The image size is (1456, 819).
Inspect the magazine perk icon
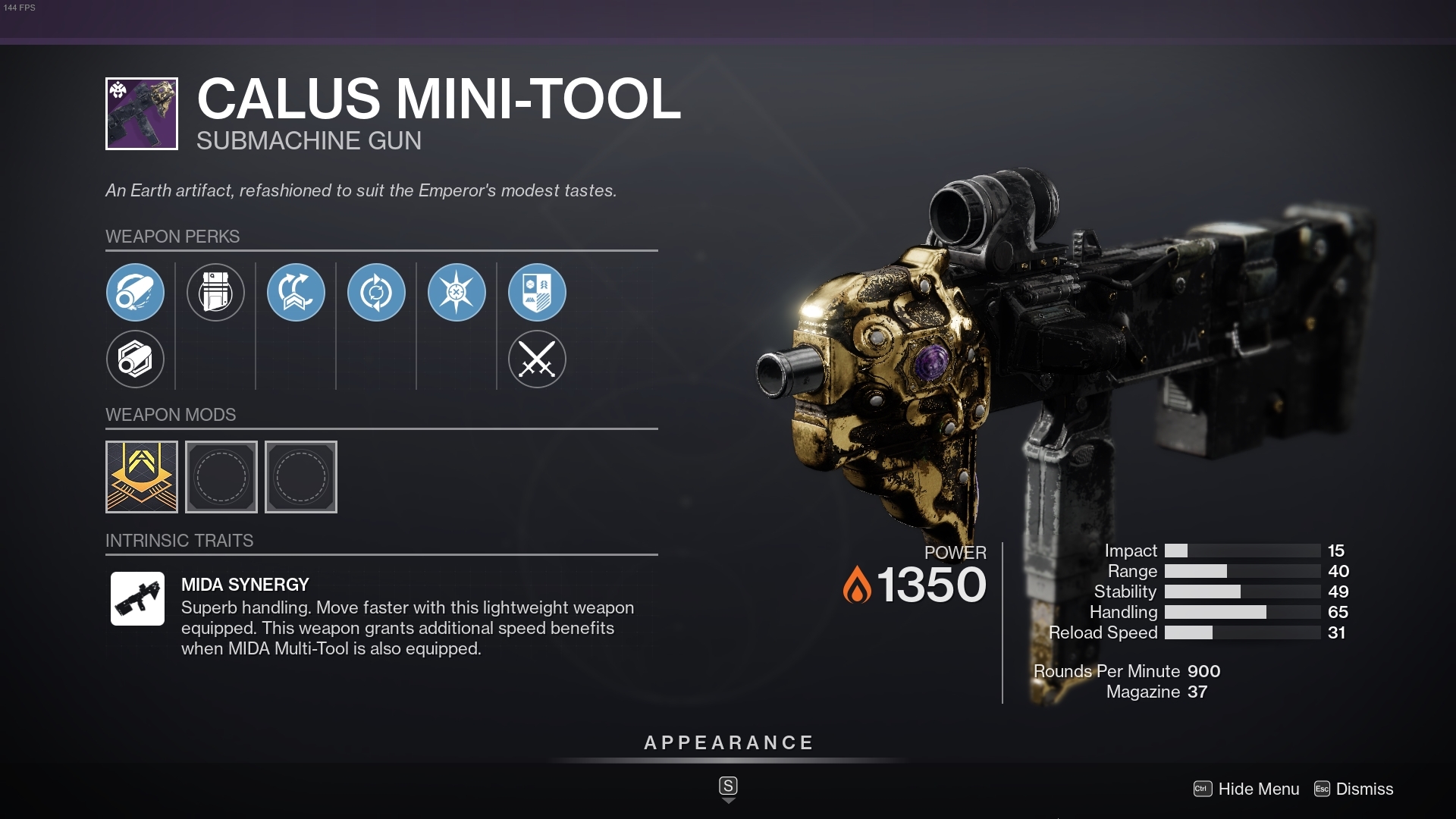pos(216,292)
